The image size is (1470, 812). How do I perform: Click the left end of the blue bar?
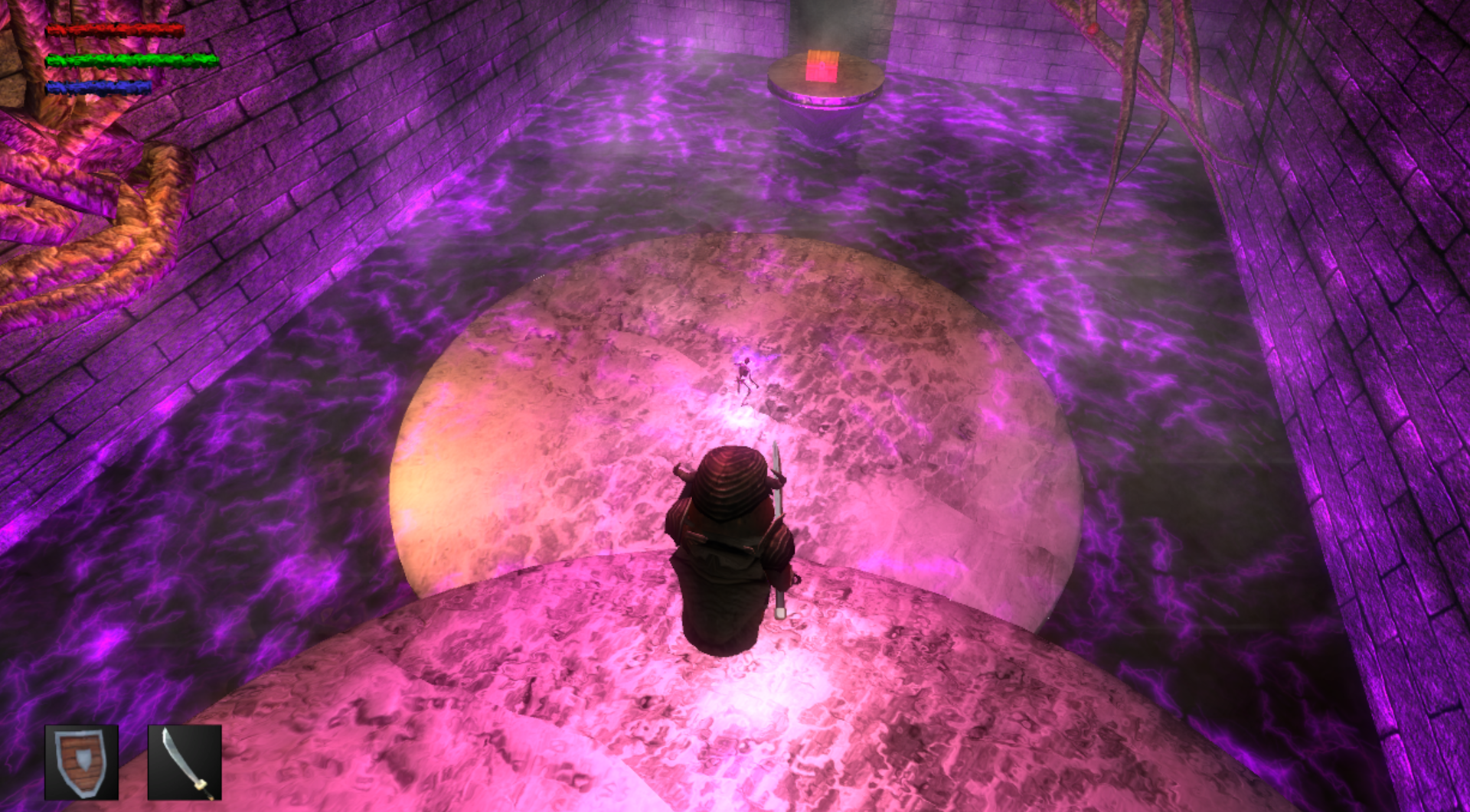point(51,86)
